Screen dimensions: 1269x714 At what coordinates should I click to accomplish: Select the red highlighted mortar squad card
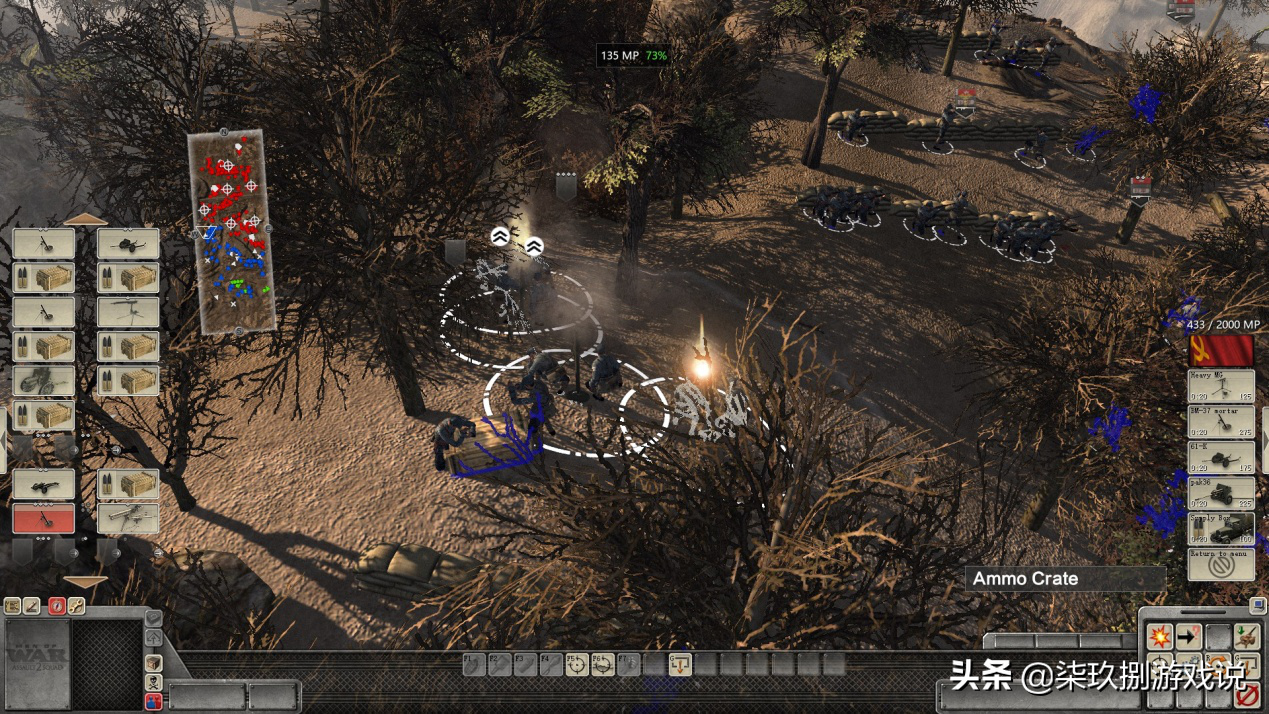pyautogui.click(x=43, y=518)
